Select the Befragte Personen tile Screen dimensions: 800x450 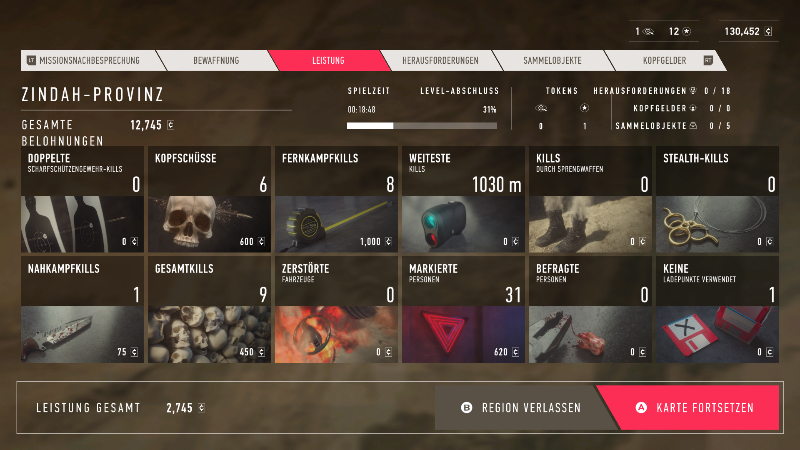pyautogui.click(x=590, y=309)
